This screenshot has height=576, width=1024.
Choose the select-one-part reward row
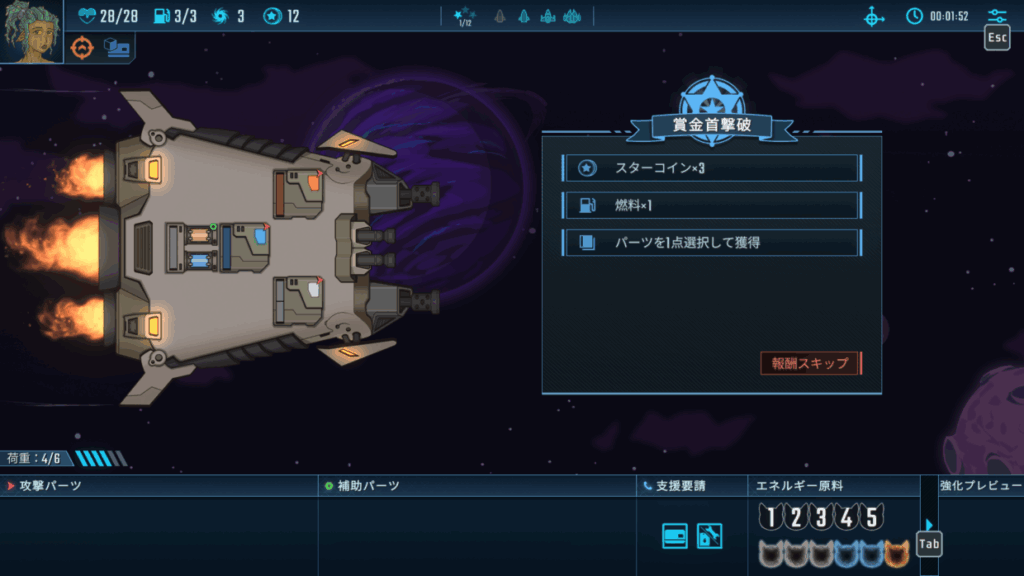pos(711,242)
